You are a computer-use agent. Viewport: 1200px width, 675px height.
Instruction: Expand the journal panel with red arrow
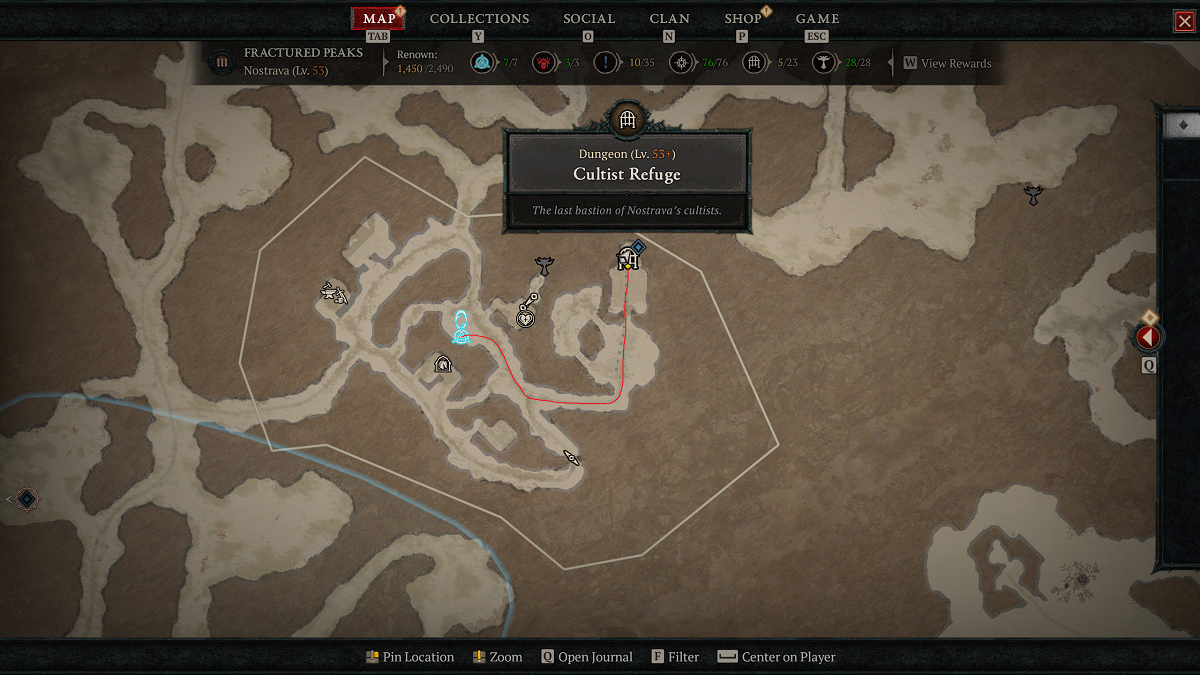(1147, 338)
